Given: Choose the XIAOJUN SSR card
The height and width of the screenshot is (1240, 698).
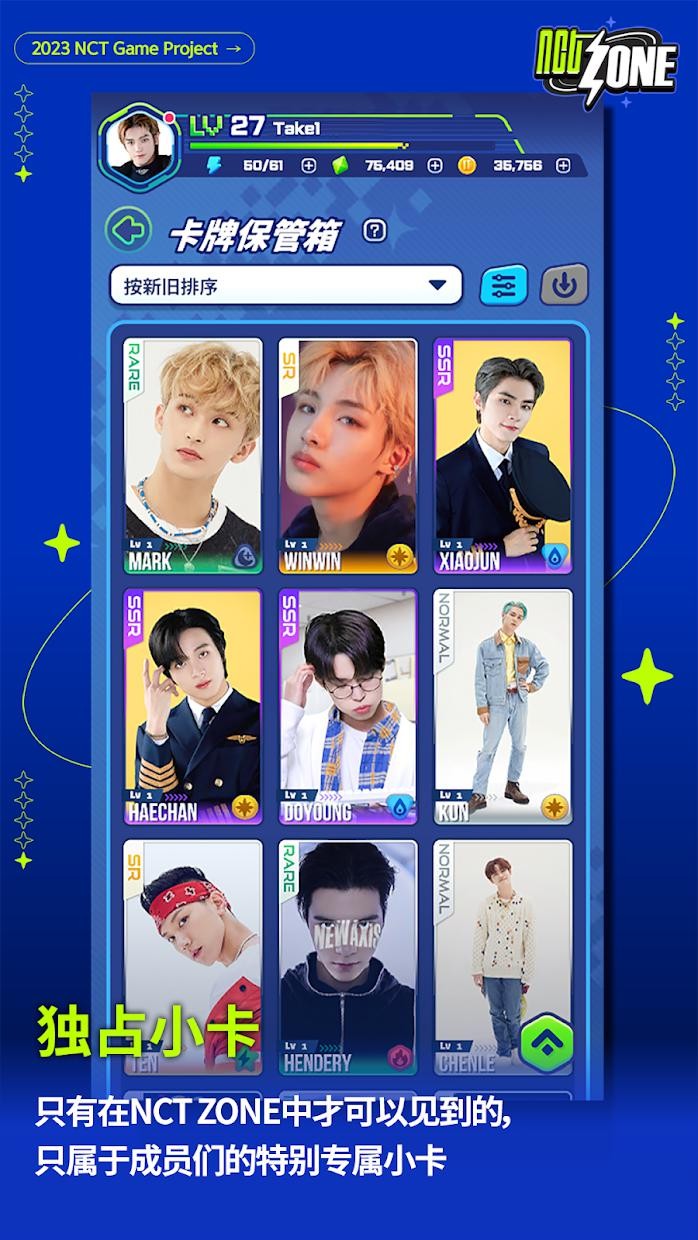Looking at the screenshot, I should (503, 456).
